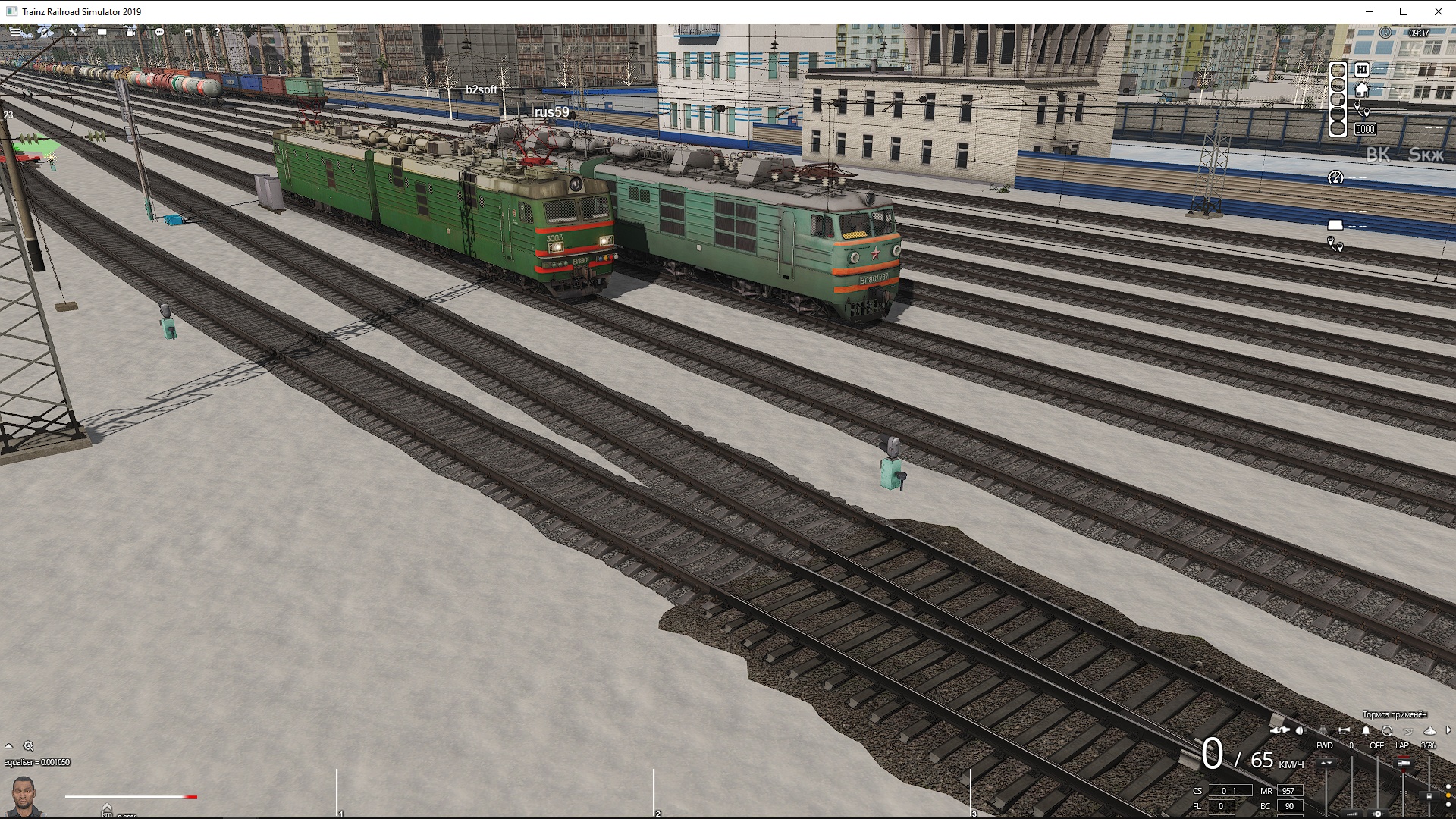Viewport: 1456px width, 819px height.
Task: Click the camera view icon
Action: pyautogui.click(x=130, y=33)
